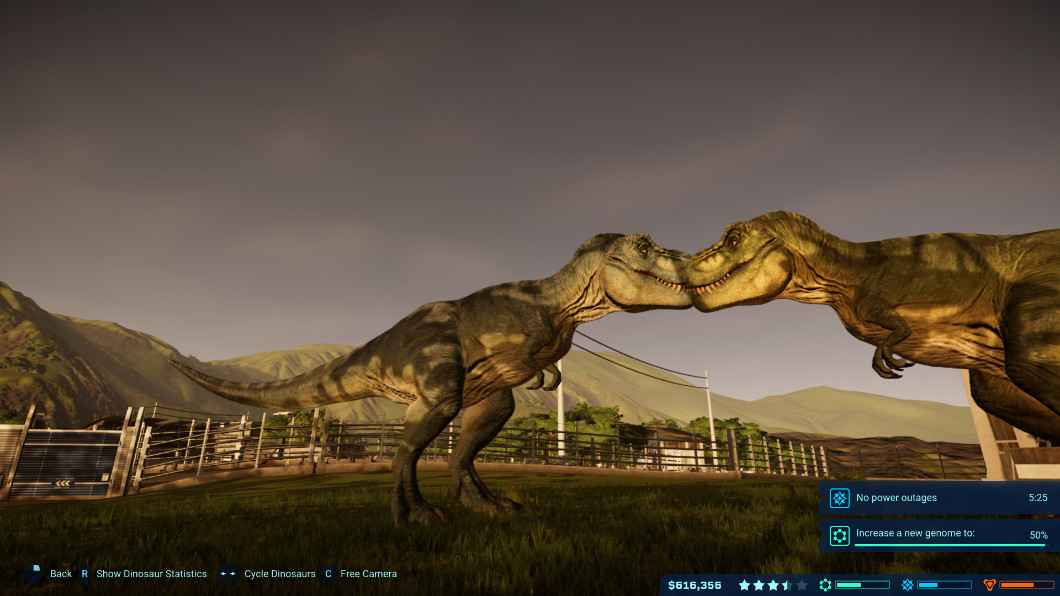
Task: Open the blue entertainment division icon
Action: pos(907,585)
